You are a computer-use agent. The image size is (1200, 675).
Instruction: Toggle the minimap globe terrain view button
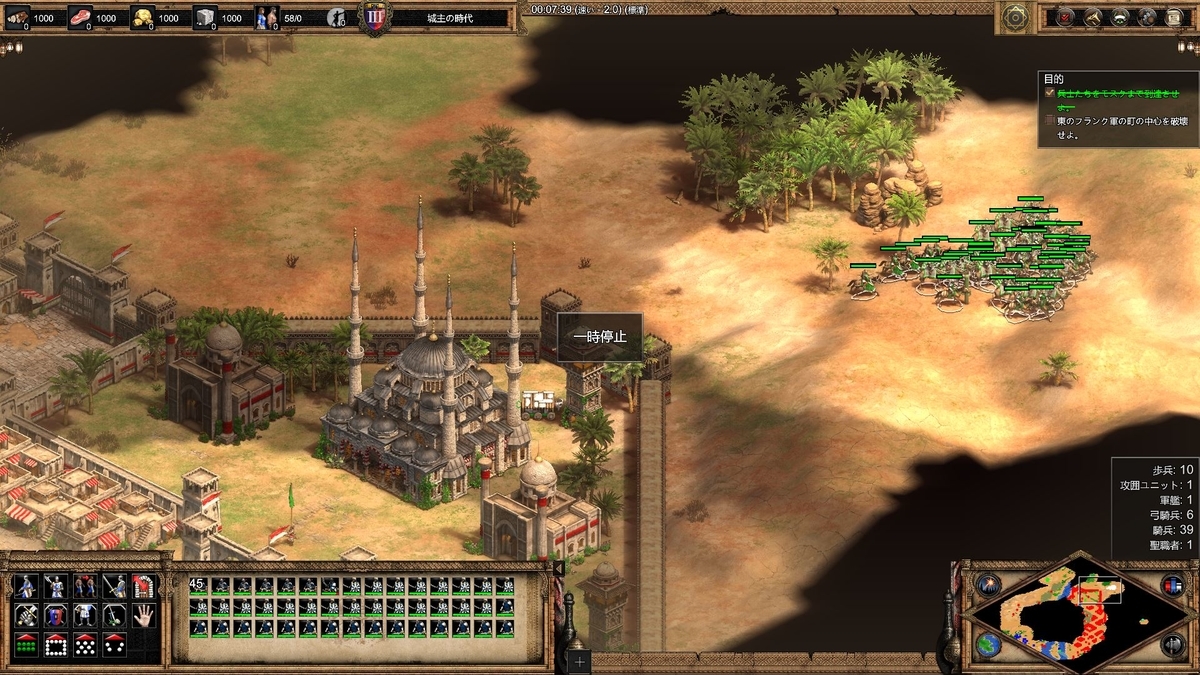(989, 643)
